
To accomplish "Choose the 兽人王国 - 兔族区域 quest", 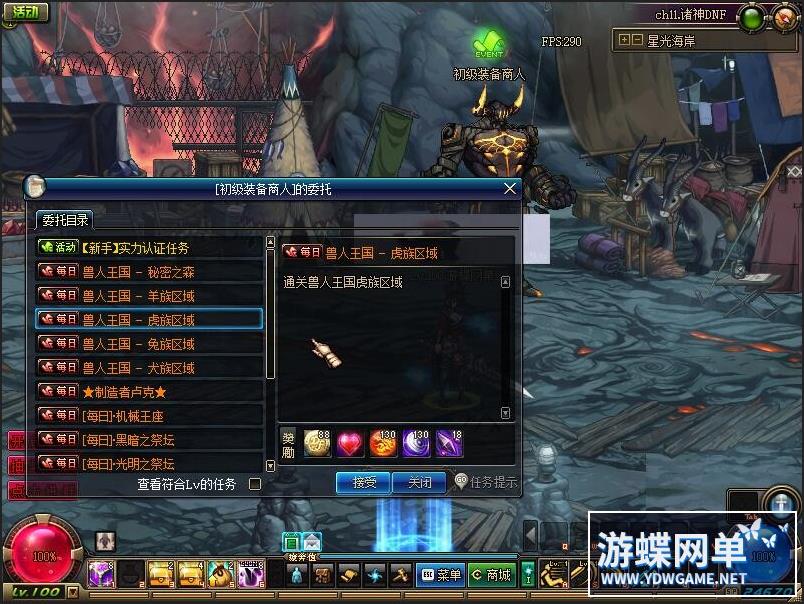I will pyautogui.click(x=149, y=343).
